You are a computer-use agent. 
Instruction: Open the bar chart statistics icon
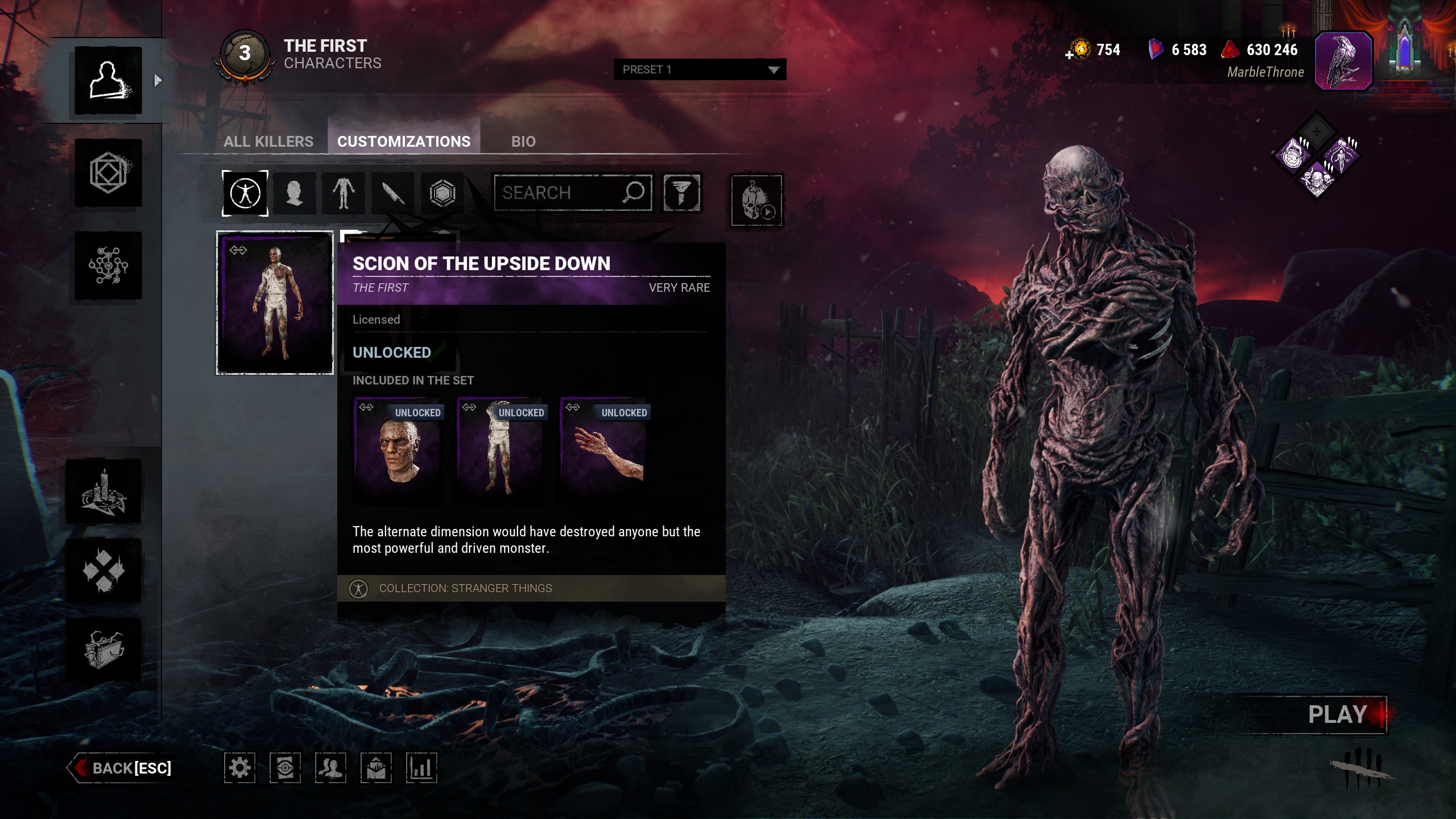click(x=421, y=768)
